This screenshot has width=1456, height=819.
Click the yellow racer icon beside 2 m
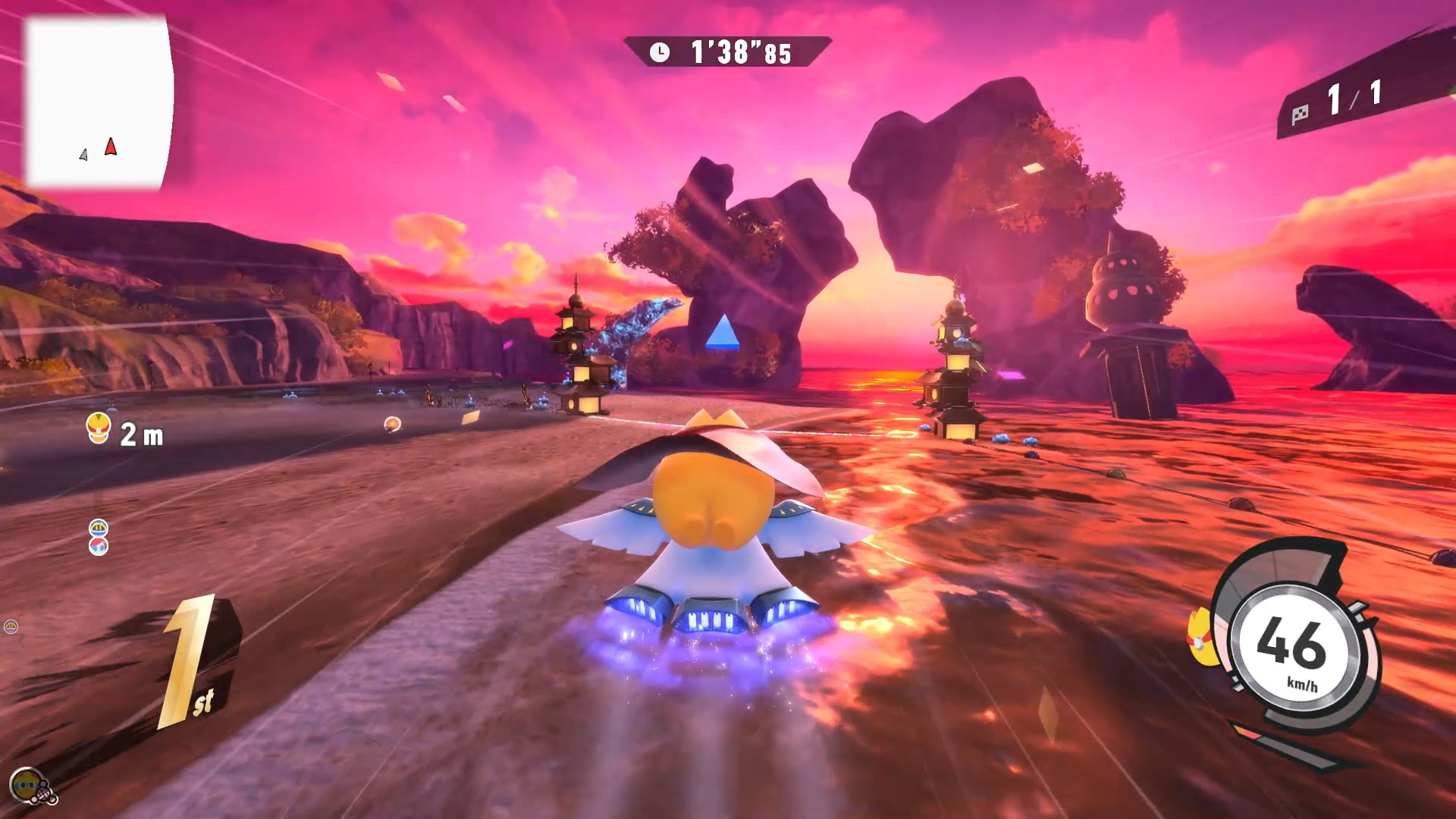(x=99, y=428)
